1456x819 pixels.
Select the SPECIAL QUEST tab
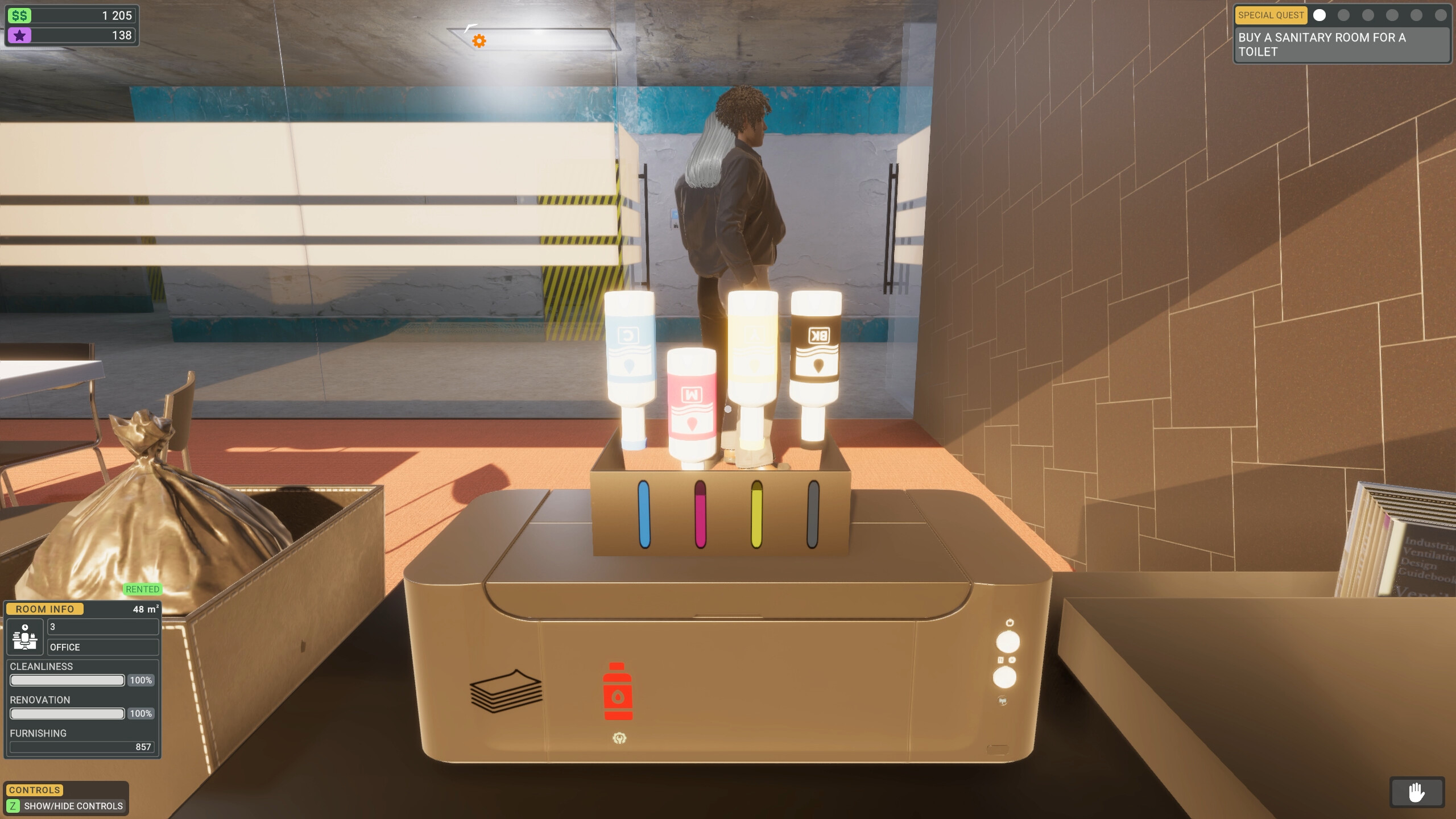coord(1271,15)
